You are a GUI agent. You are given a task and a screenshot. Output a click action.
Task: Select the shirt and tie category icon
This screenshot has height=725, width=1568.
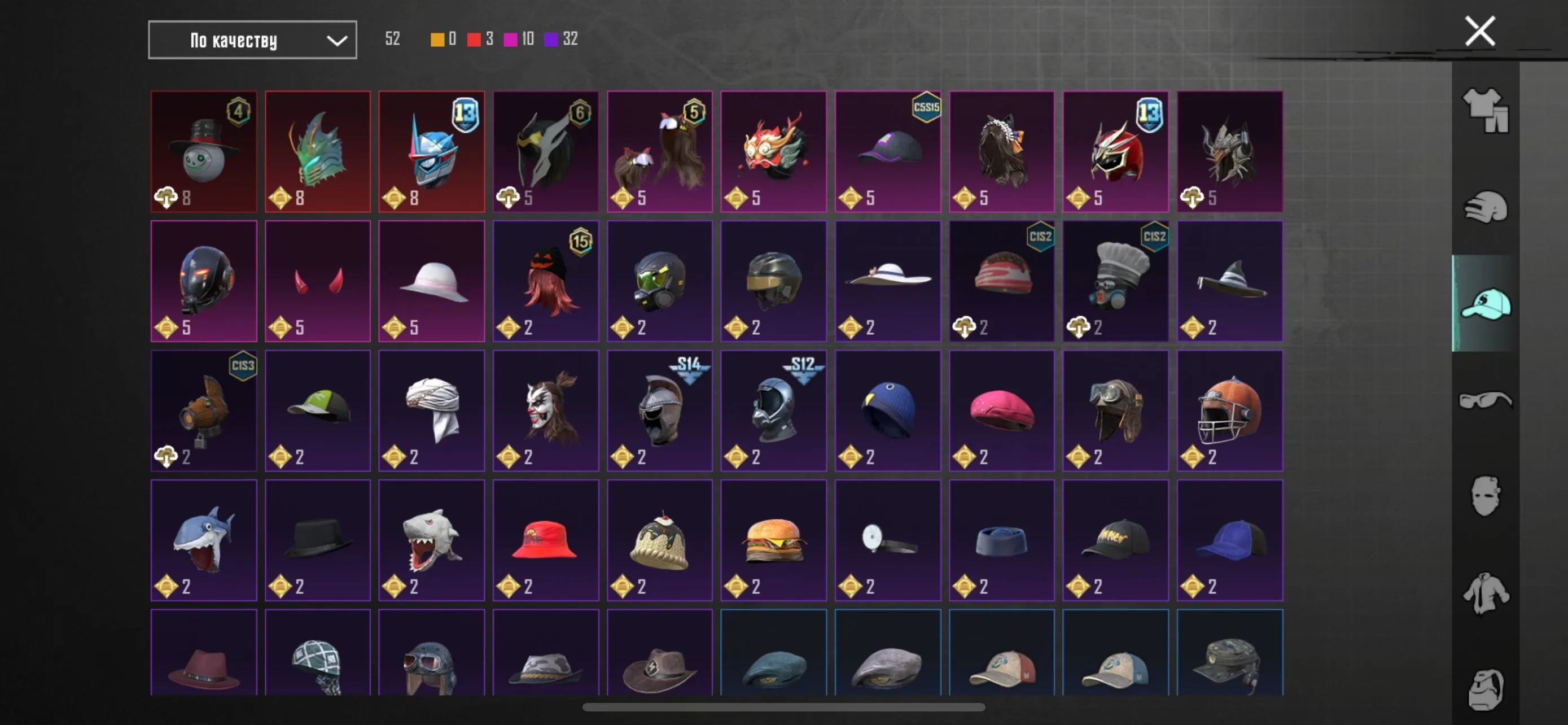click(1485, 593)
